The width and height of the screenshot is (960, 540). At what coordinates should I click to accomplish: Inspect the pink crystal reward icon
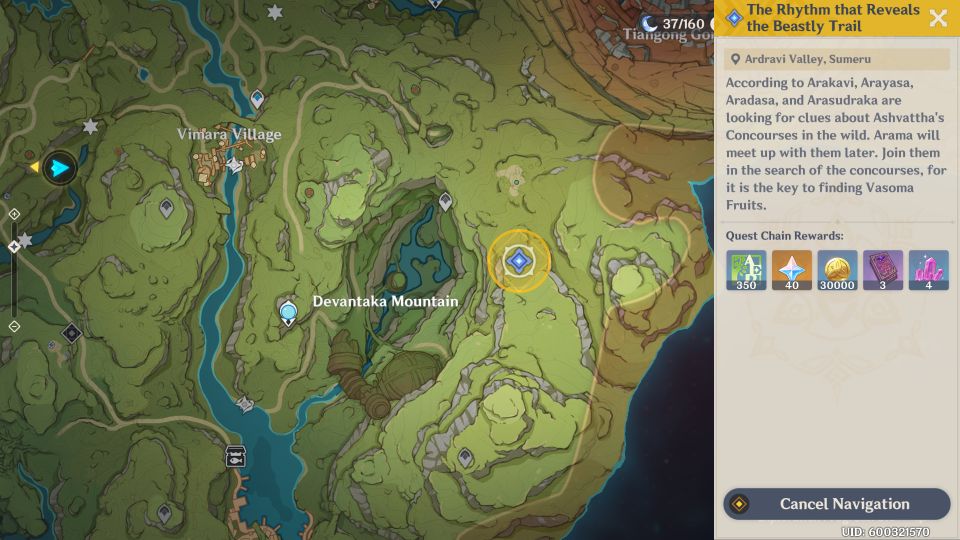tap(928, 270)
